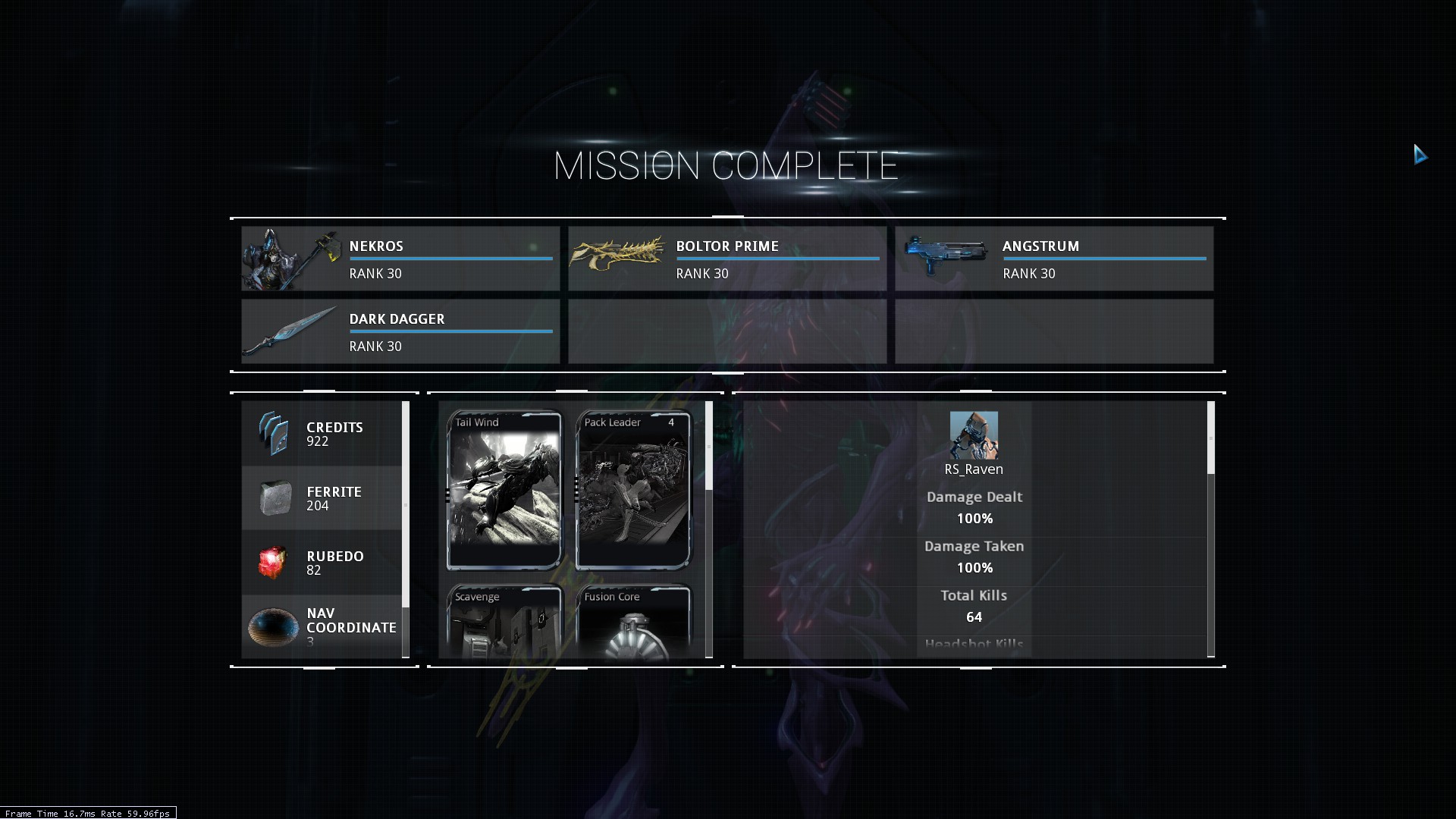The width and height of the screenshot is (1456, 819).
Task: Choose the Rubedo resource row
Action: point(322,563)
